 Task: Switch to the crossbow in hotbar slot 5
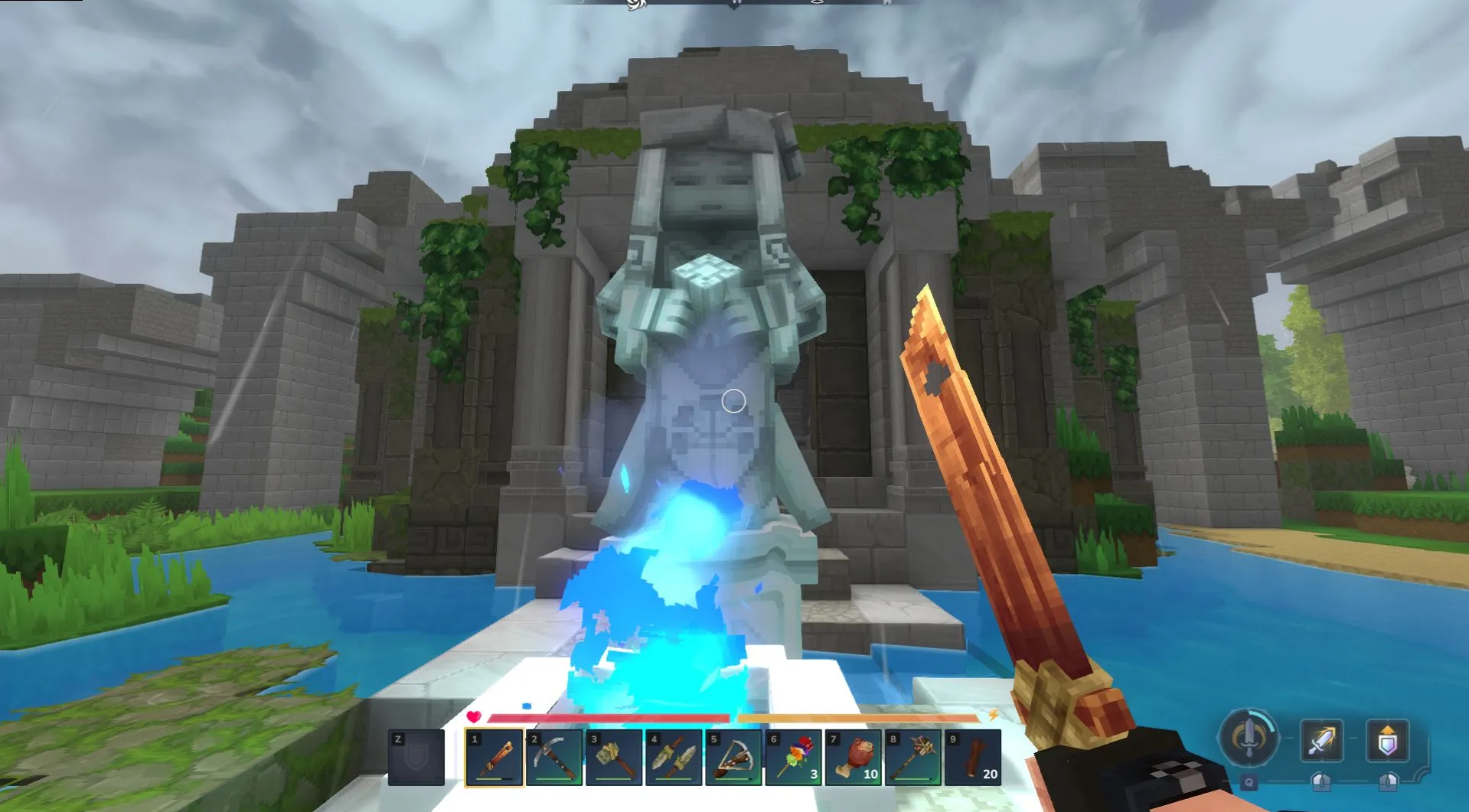tap(733, 758)
